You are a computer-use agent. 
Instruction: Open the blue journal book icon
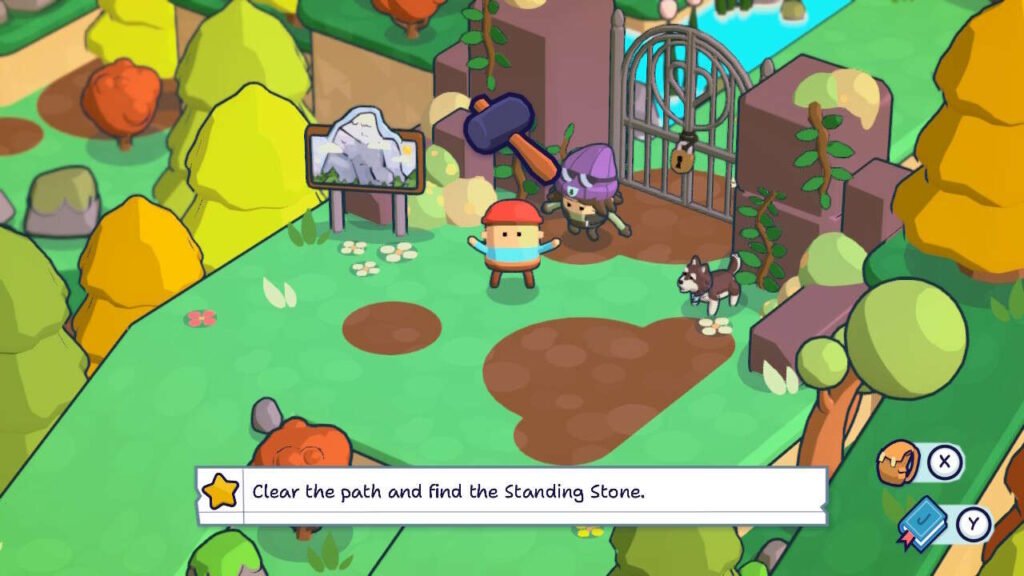pyautogui.click(x=922, y=523)
